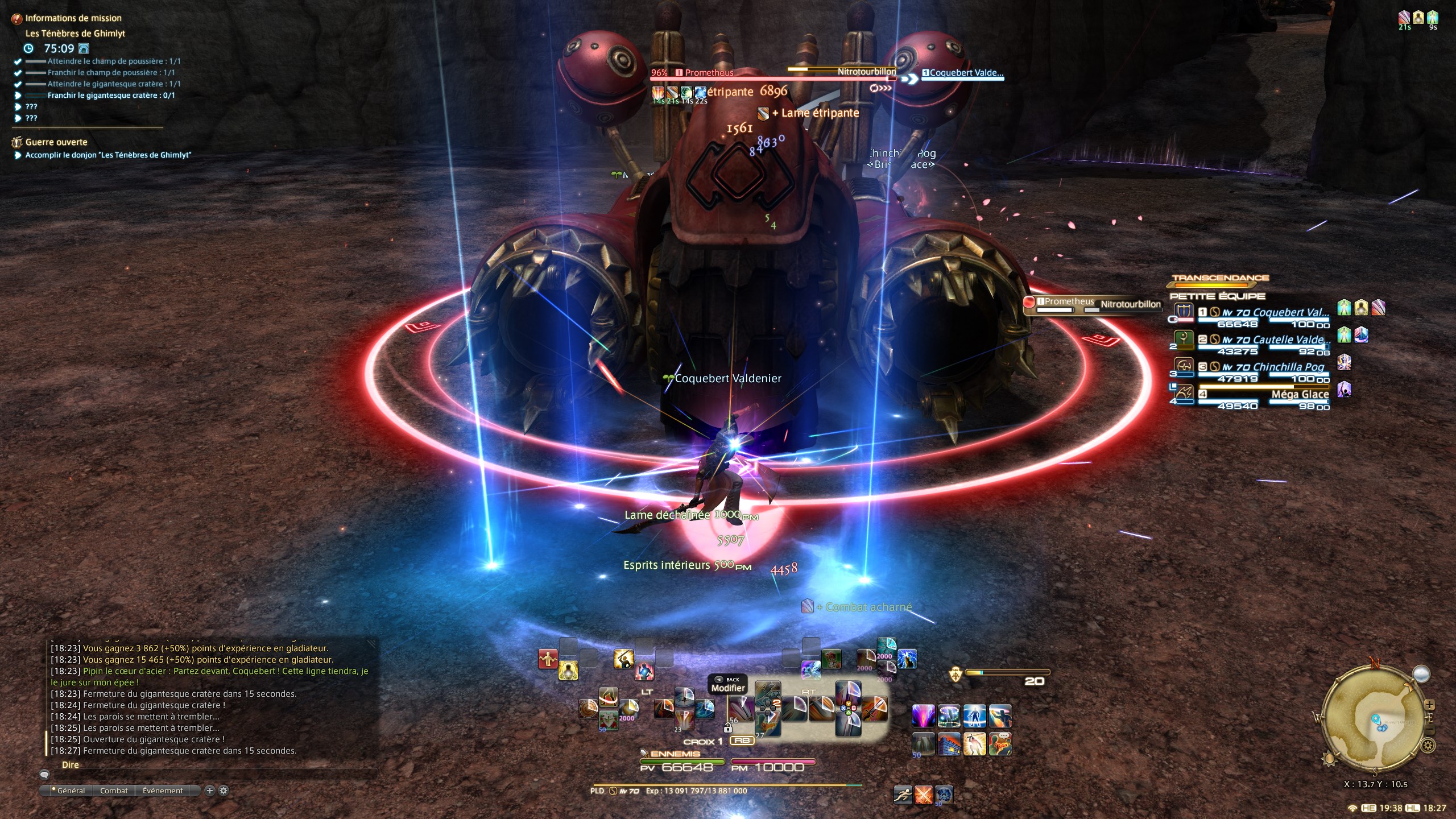Click the Guerre ouverte quest entry
The width and height of the screenshot is (1456, 819).
[x=56, y=142]
